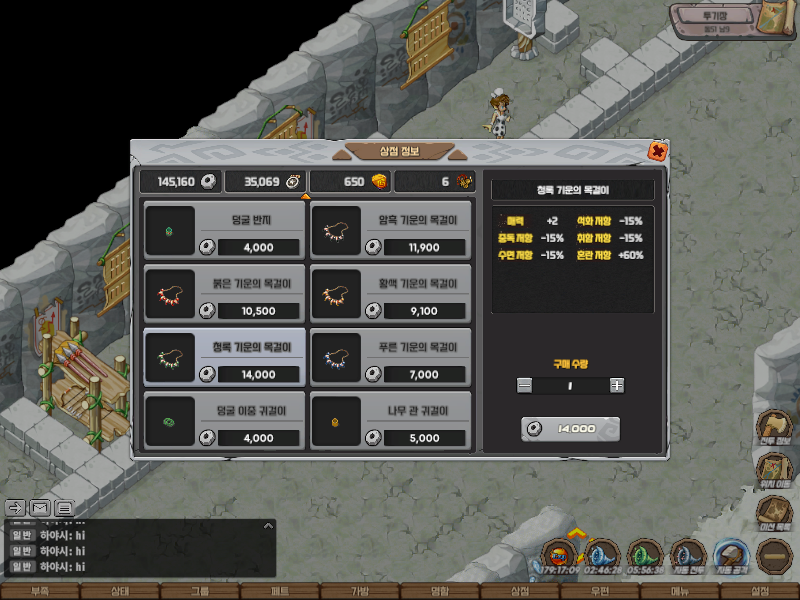Pick the 황색 기운의 목걸이 necklace
The width and height of the screenshot is (800, 600).
(x=391, y=292)
